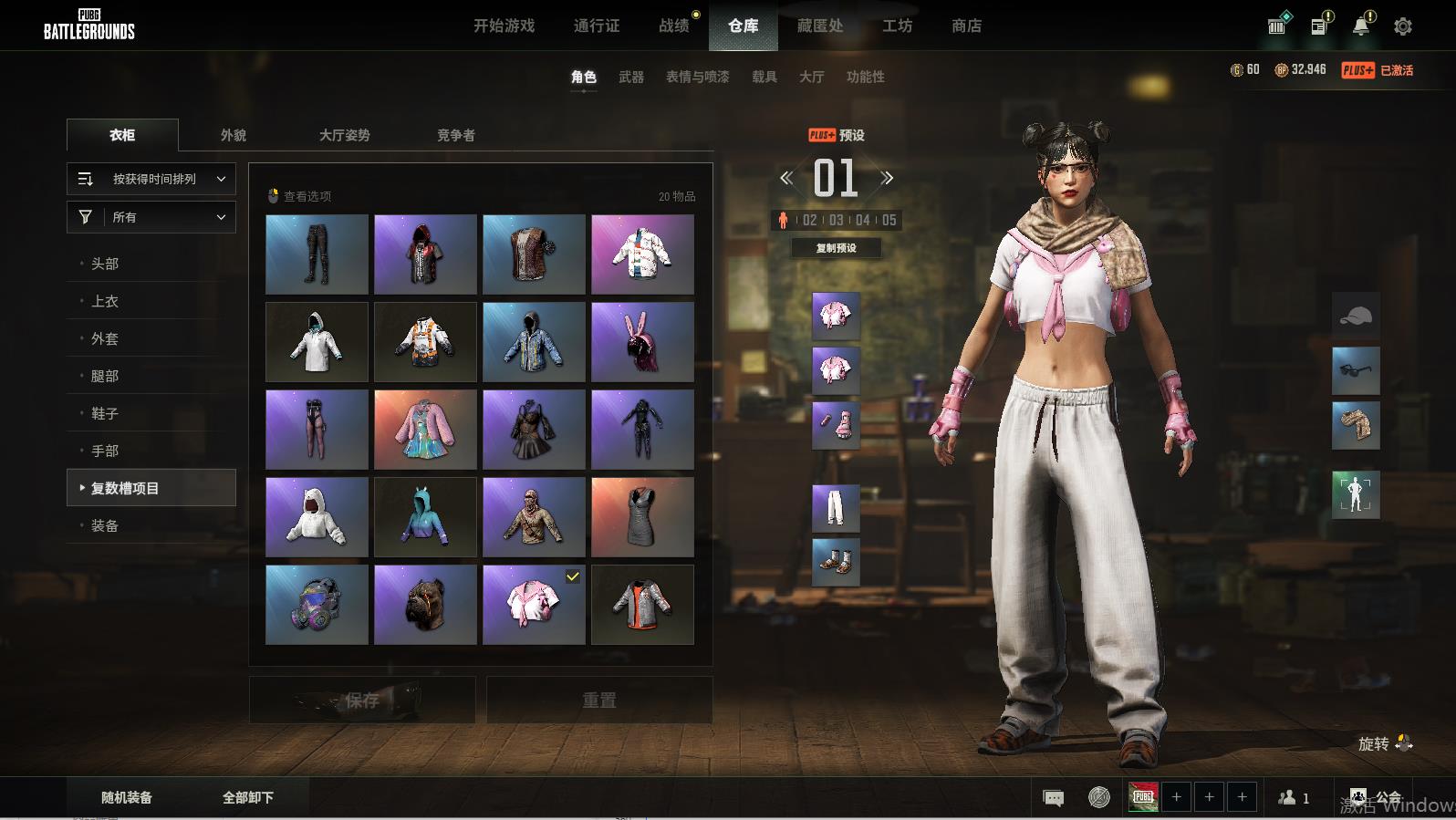Screen dimensions: 1456x820
Task: Open the 大厅姿势 lobby pose tab
Action: pos(344,135)
